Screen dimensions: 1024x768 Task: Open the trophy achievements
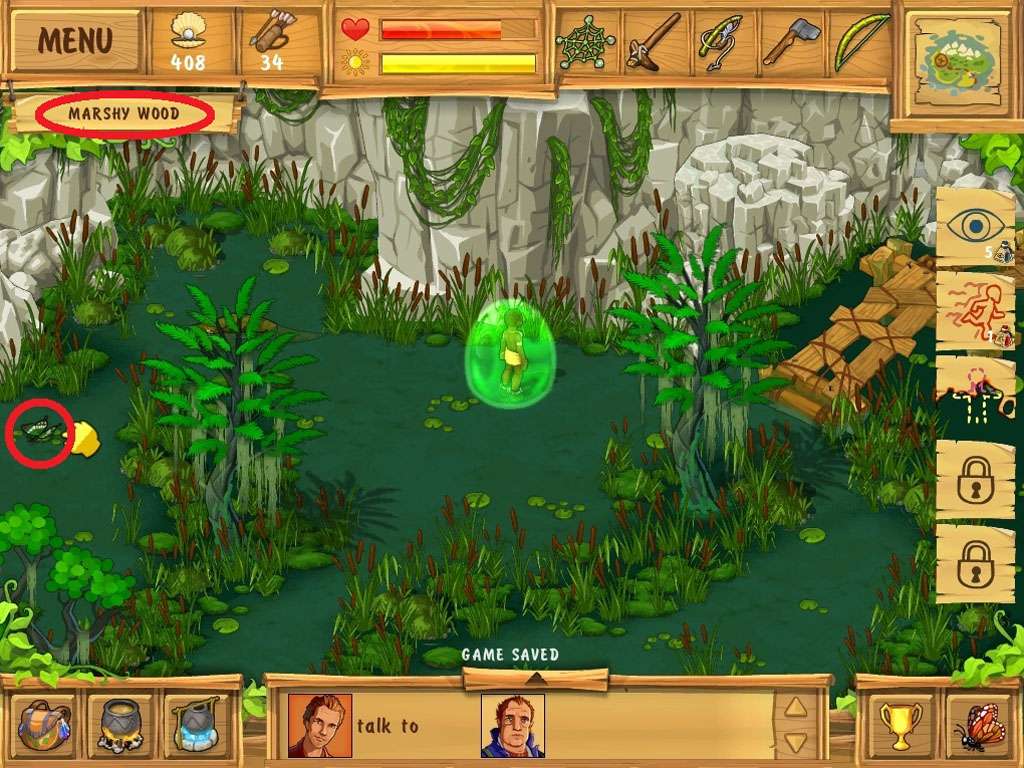pyautogui.click(x=895, y=724)
